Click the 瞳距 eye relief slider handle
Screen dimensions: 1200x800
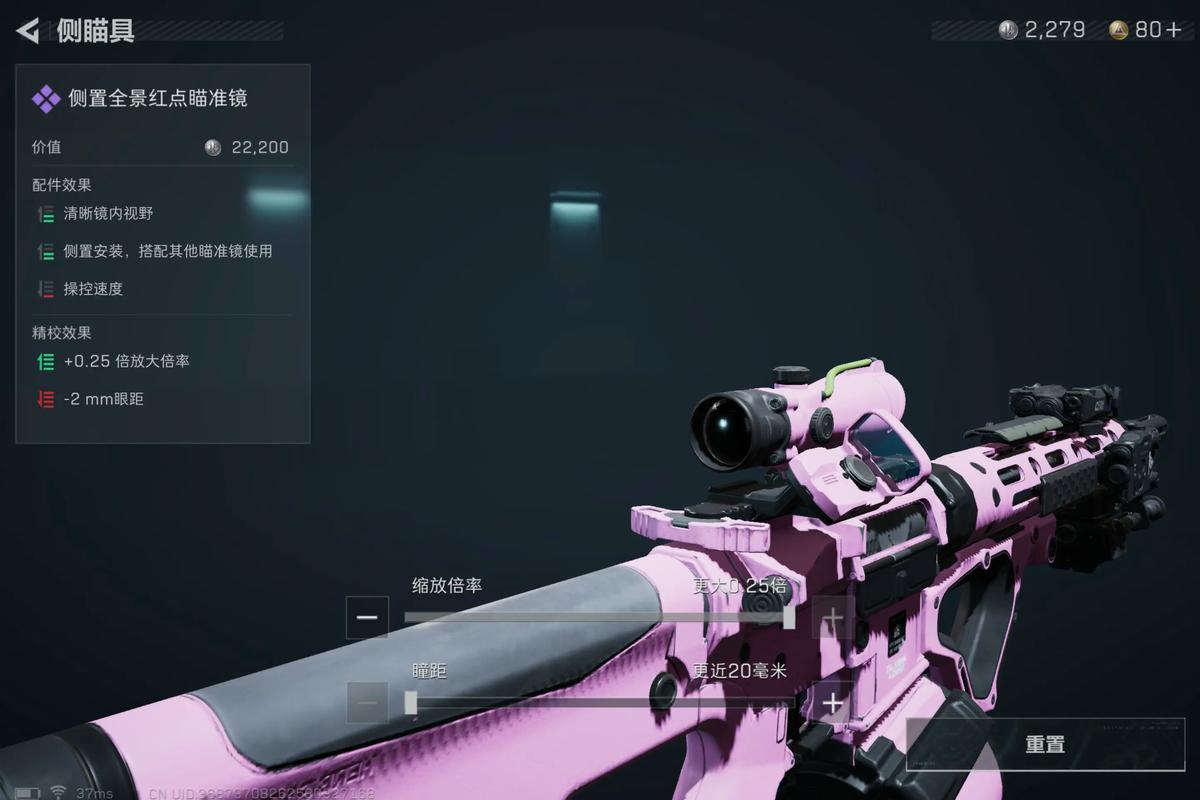411,703
